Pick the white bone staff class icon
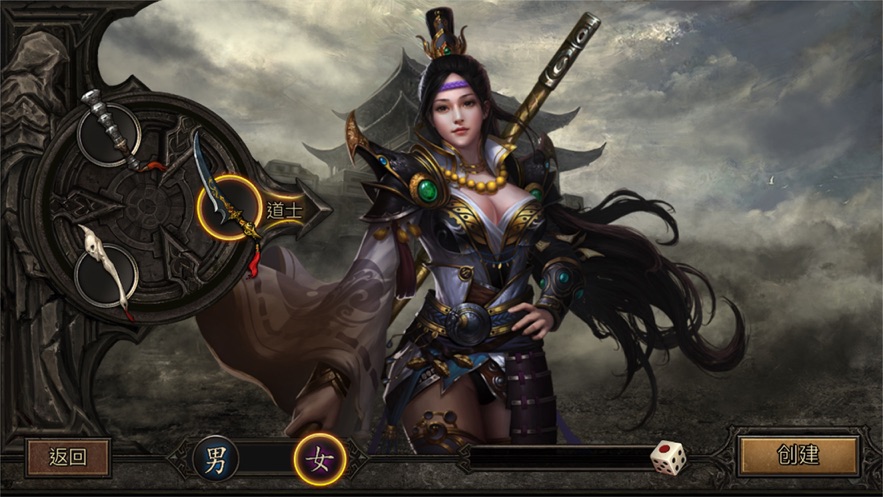This screenshot has height=497, width=883. point(106,272)
